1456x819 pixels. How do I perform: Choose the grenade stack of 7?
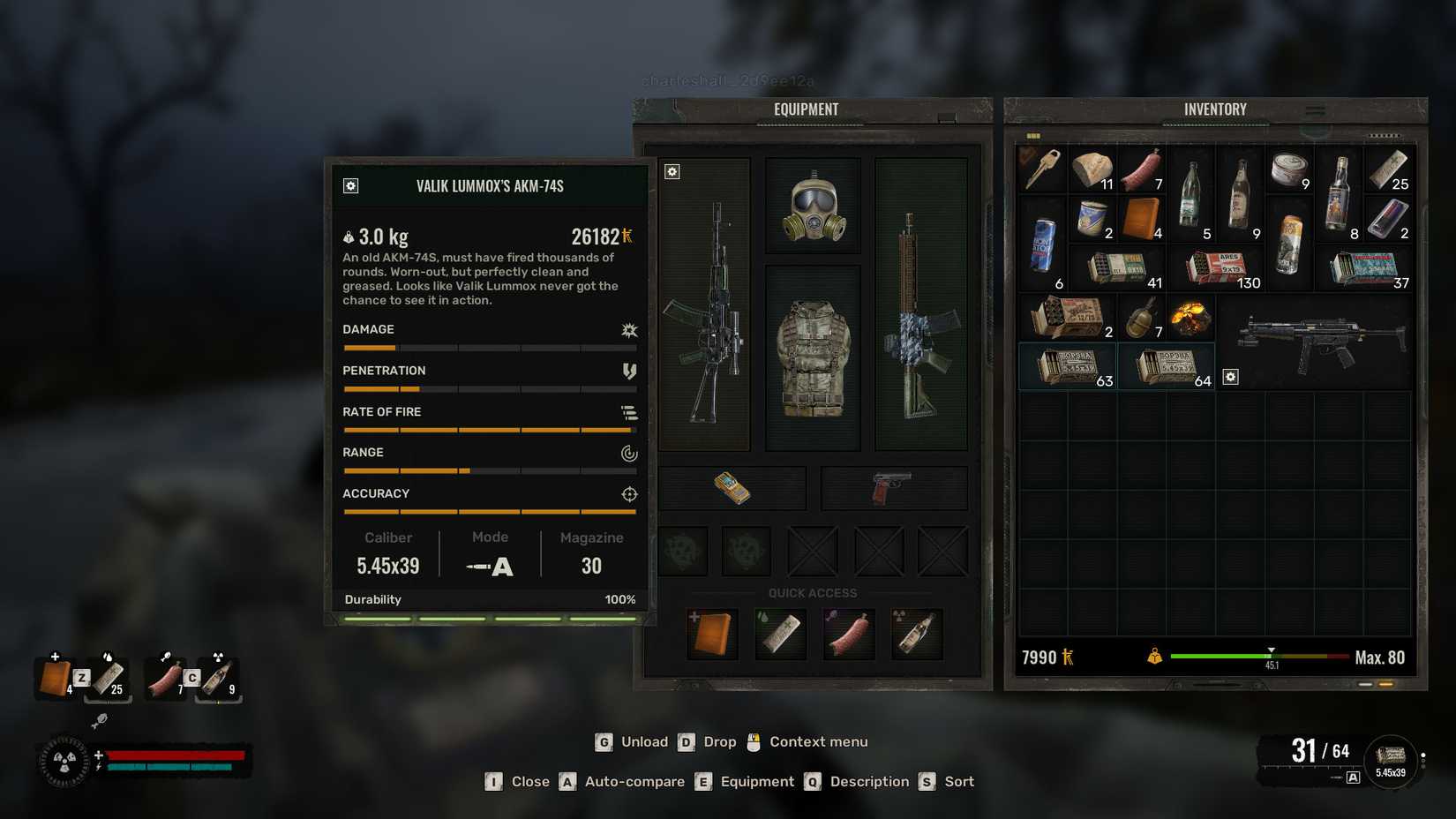coord(1142,318)
